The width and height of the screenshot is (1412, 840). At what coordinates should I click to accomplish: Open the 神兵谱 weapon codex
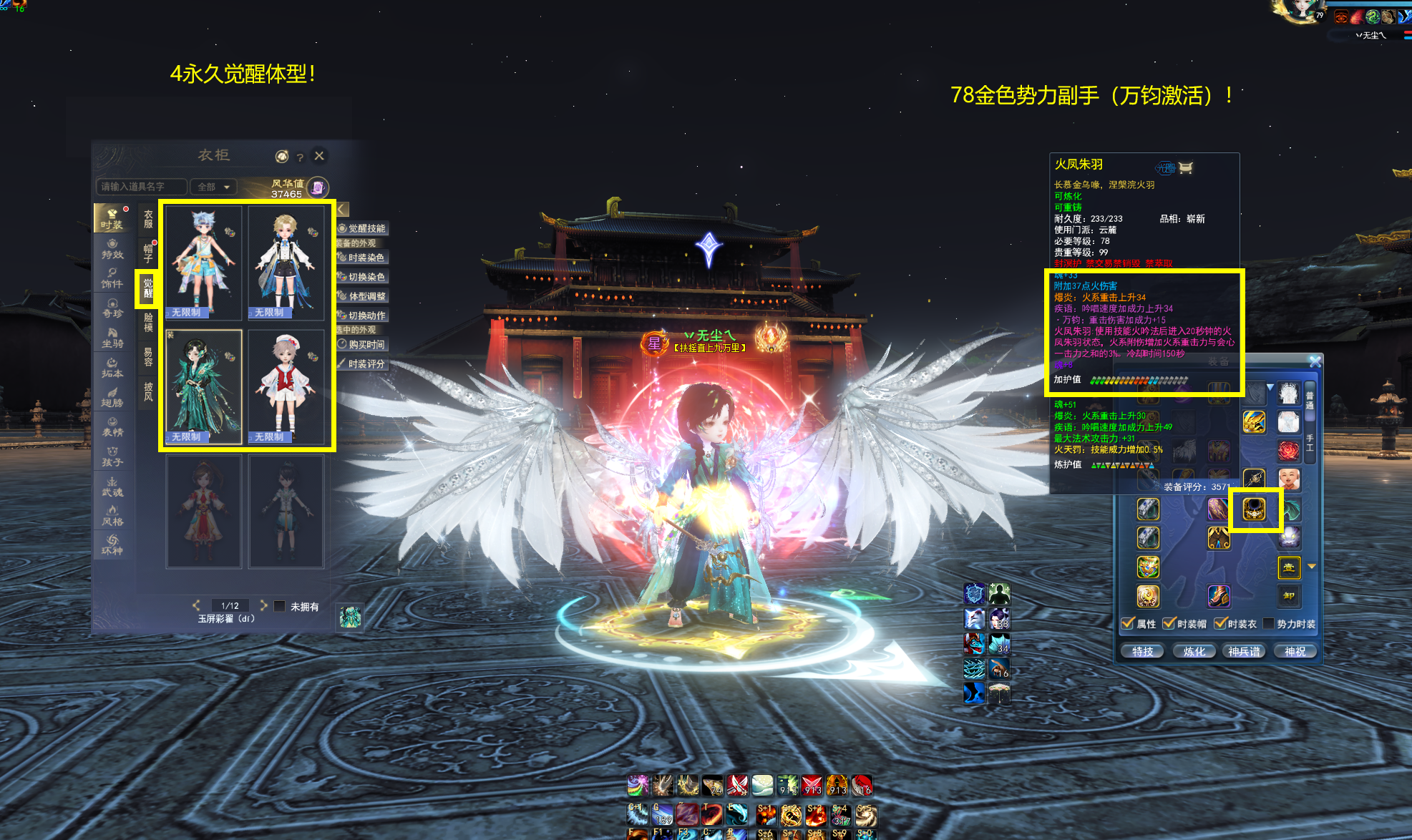point(1244,651)
